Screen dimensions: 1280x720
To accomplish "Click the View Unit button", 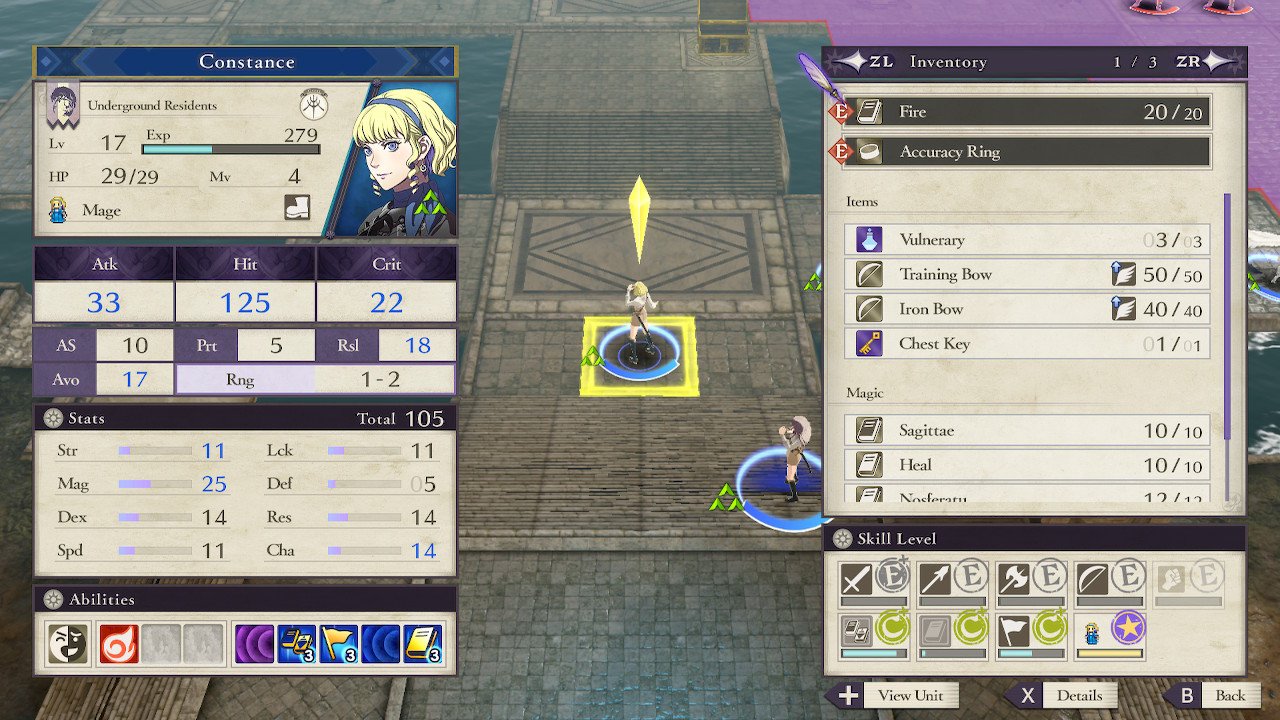I will (893, 696).
